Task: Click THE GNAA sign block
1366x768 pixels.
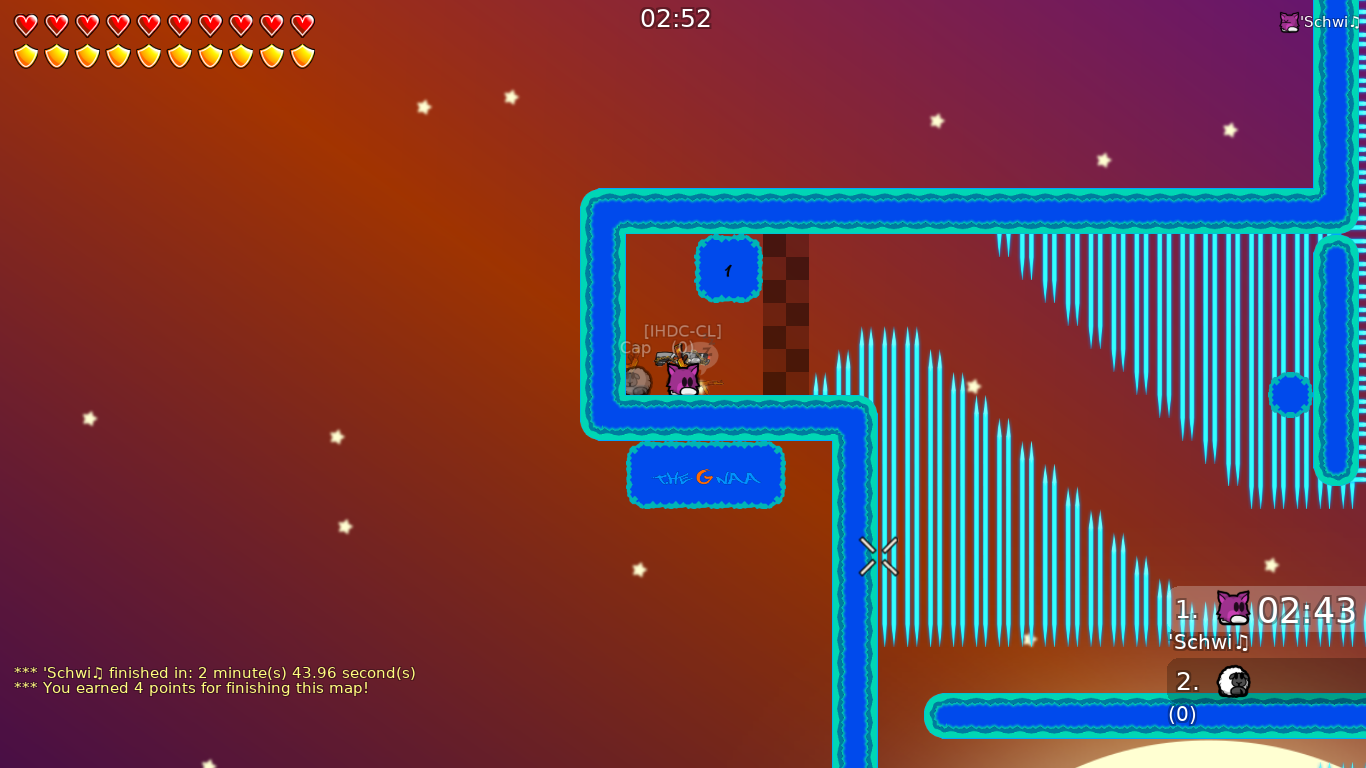Action: pos(705,477)
